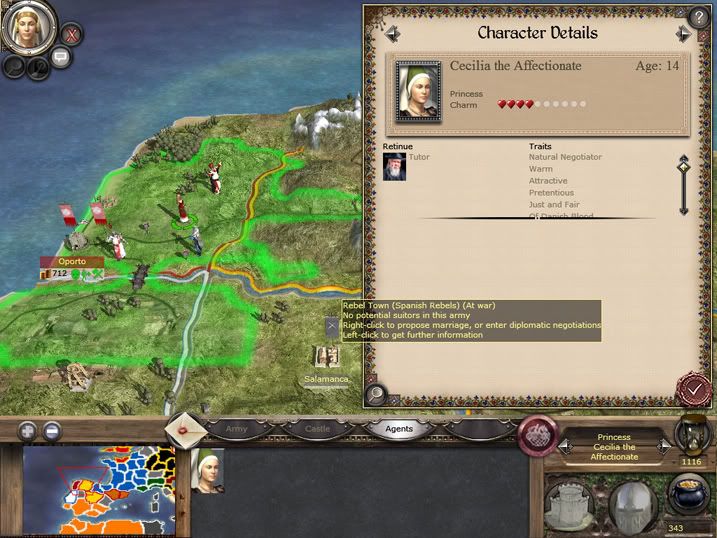Screen dimensions: 717x538
Task: Click the red X button beside the advisor portrait
Action: point(71,33)
